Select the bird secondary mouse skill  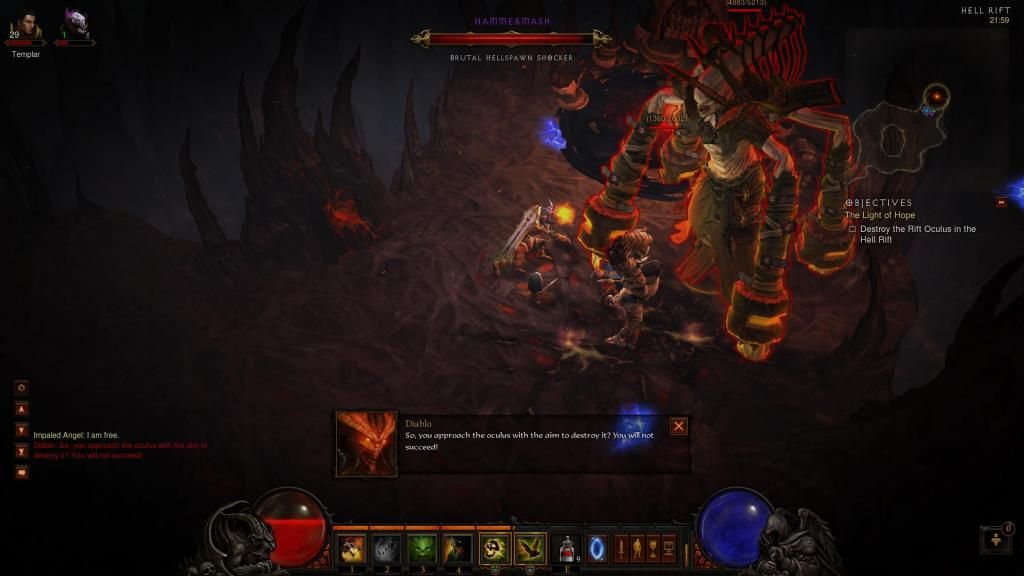[x=530, y=547]
